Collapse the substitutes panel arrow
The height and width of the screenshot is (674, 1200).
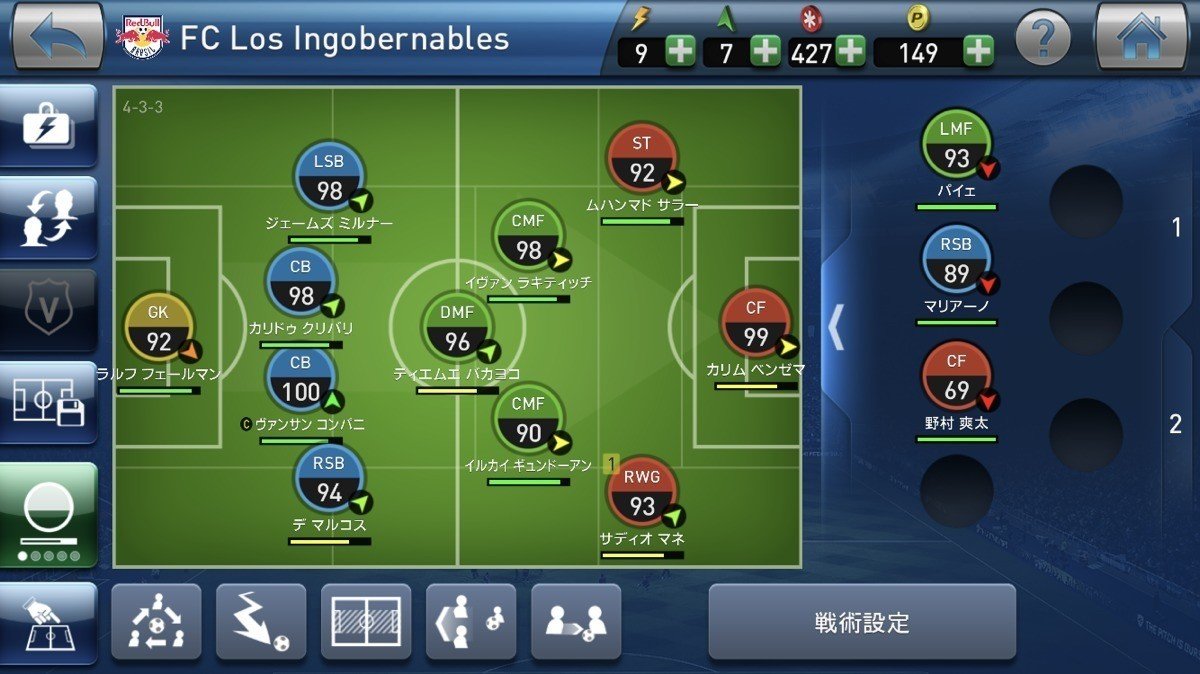(836, 327)
